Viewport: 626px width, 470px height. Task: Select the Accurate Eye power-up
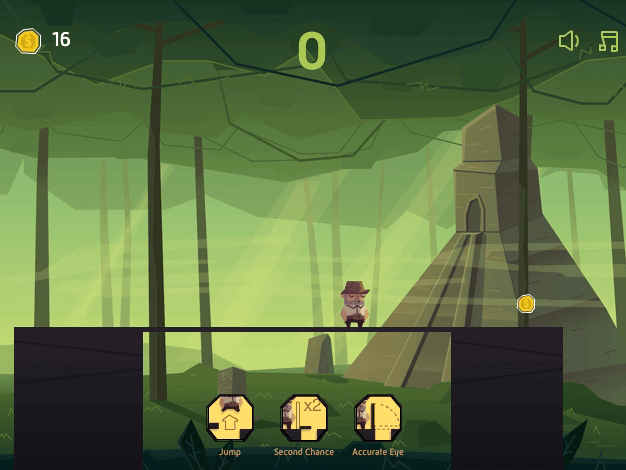[x=378, y=418]
